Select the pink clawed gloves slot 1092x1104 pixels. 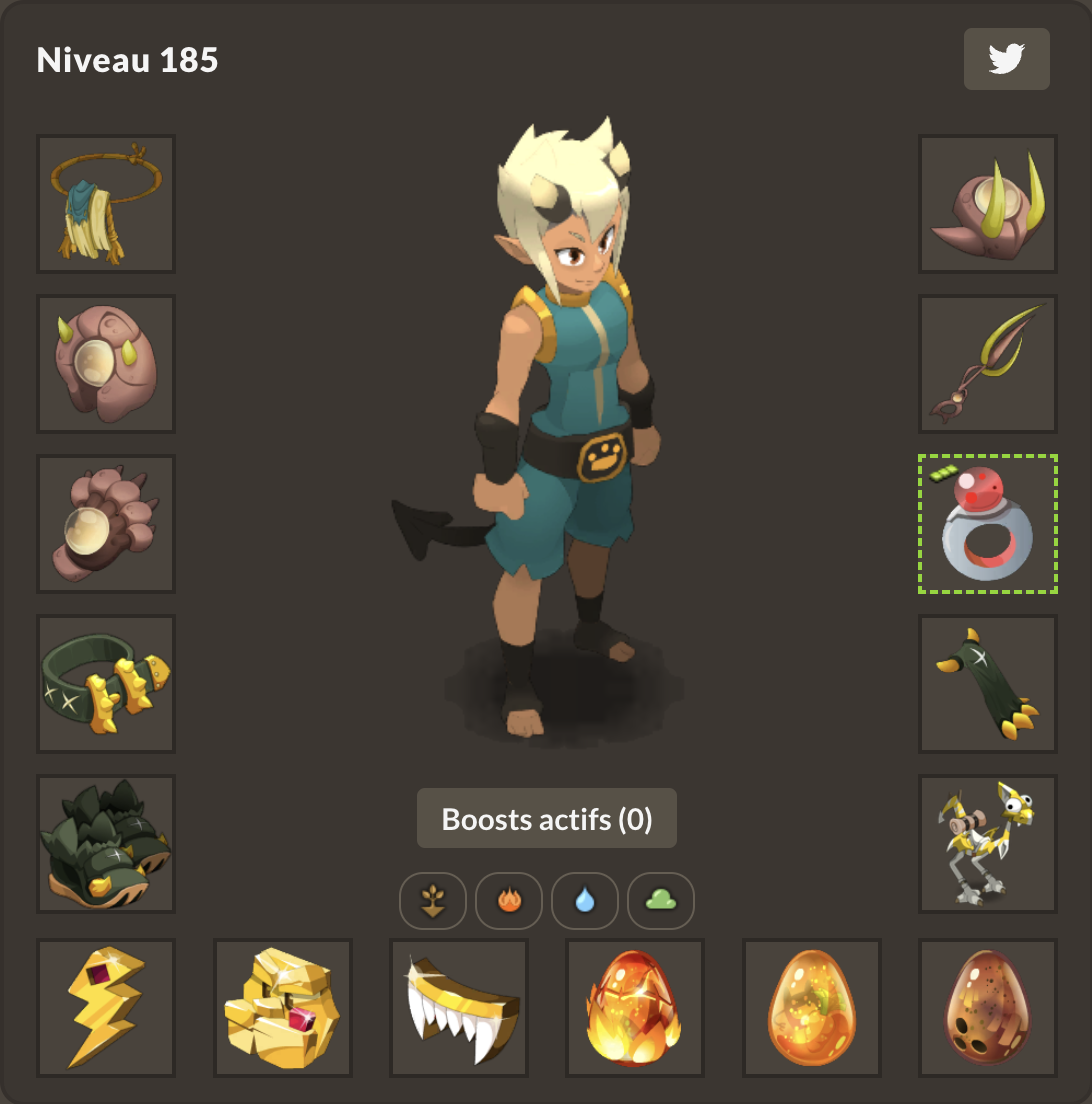tap(106, 524)
